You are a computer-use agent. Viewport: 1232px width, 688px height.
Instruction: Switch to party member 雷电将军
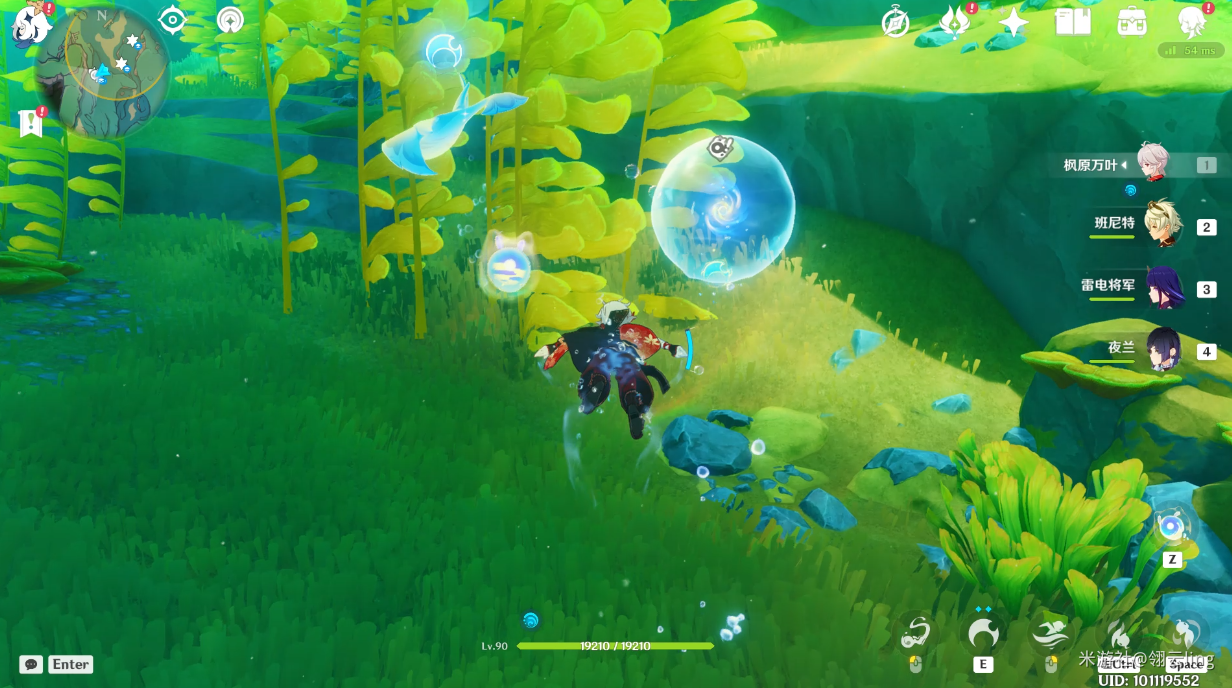click(1162, 288)
